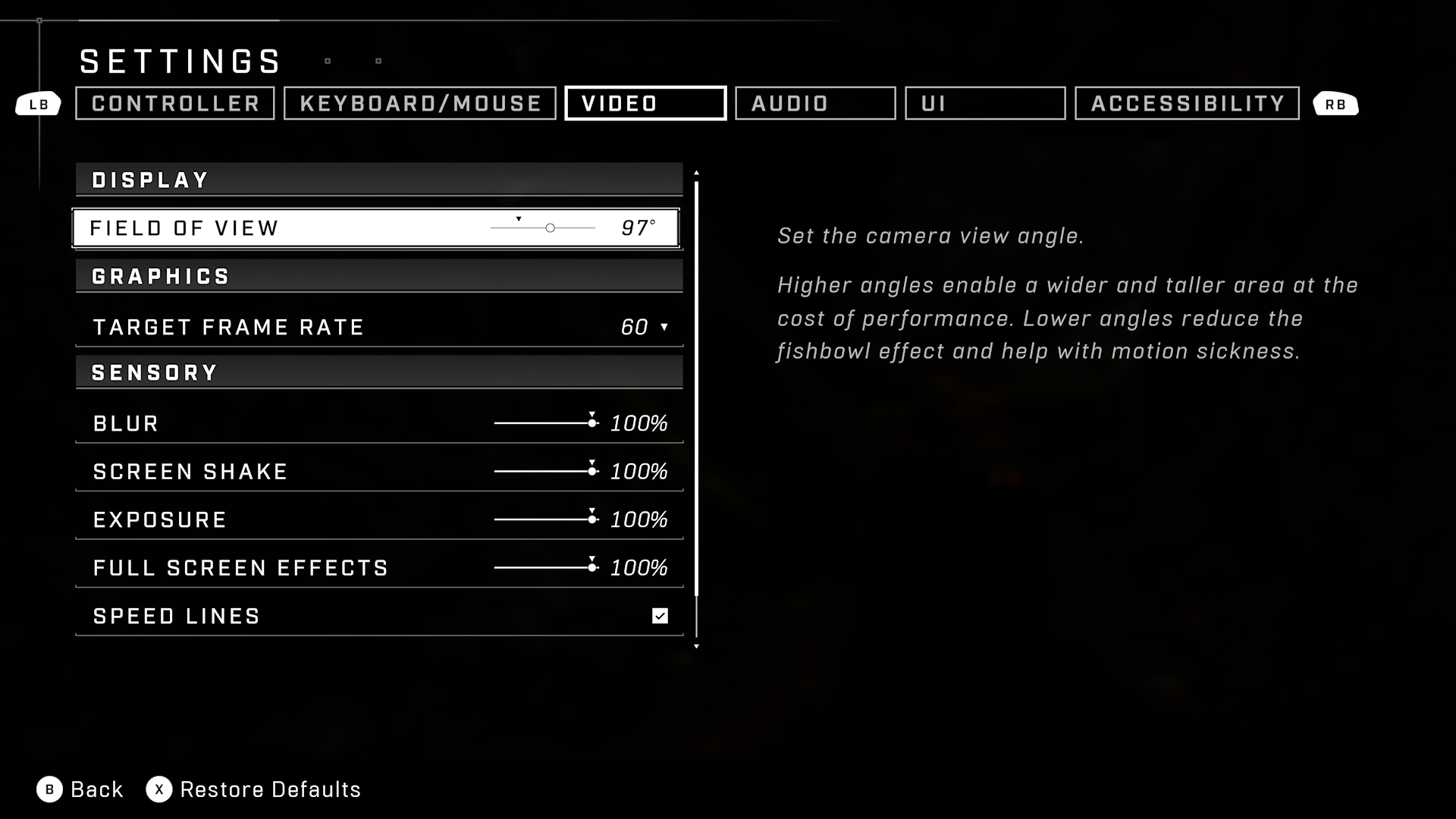The image size is (1456, 819).
Task: Click the scroll-down arrow below the settings list
Action: (x=696, y=646)
